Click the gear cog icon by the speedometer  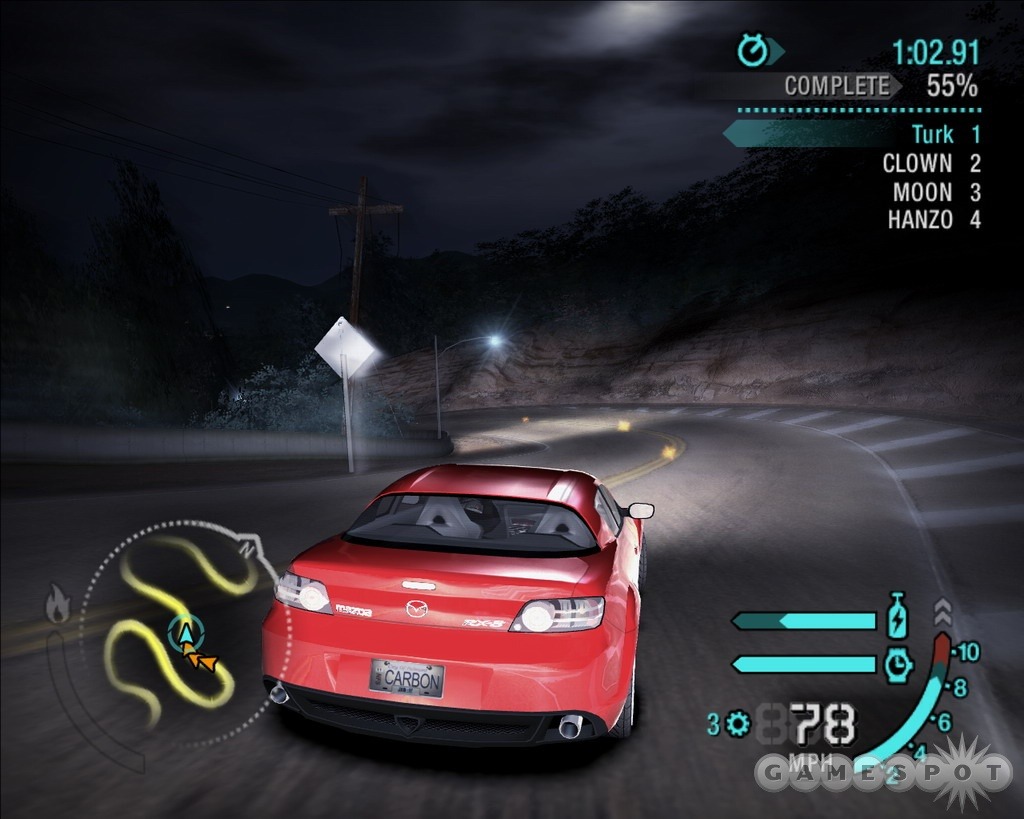739,723
